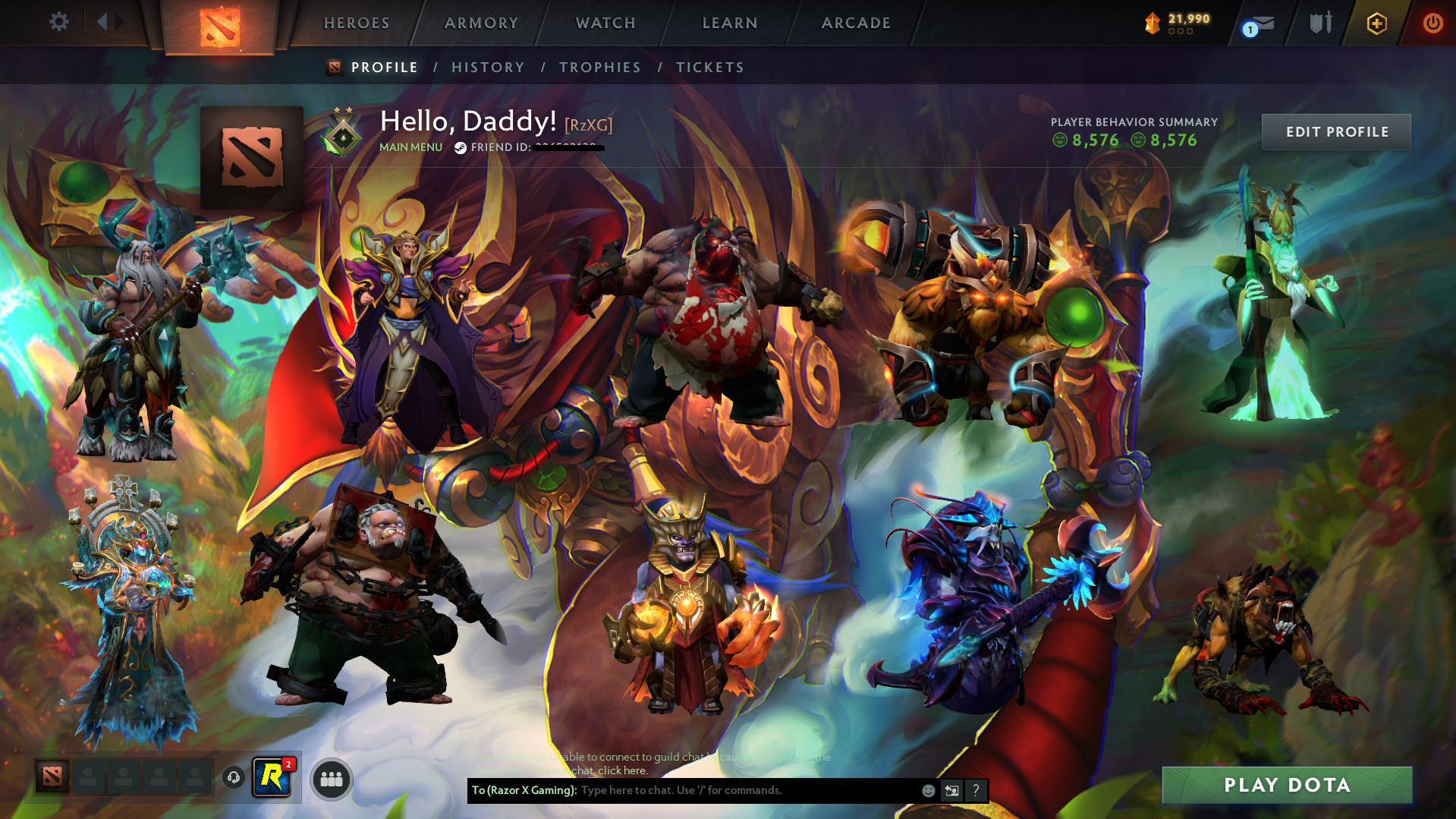This screenshot has width=1456, height=819.
Task: Click the EDIT PROFILE button
Action: (x=1335, y=131)
